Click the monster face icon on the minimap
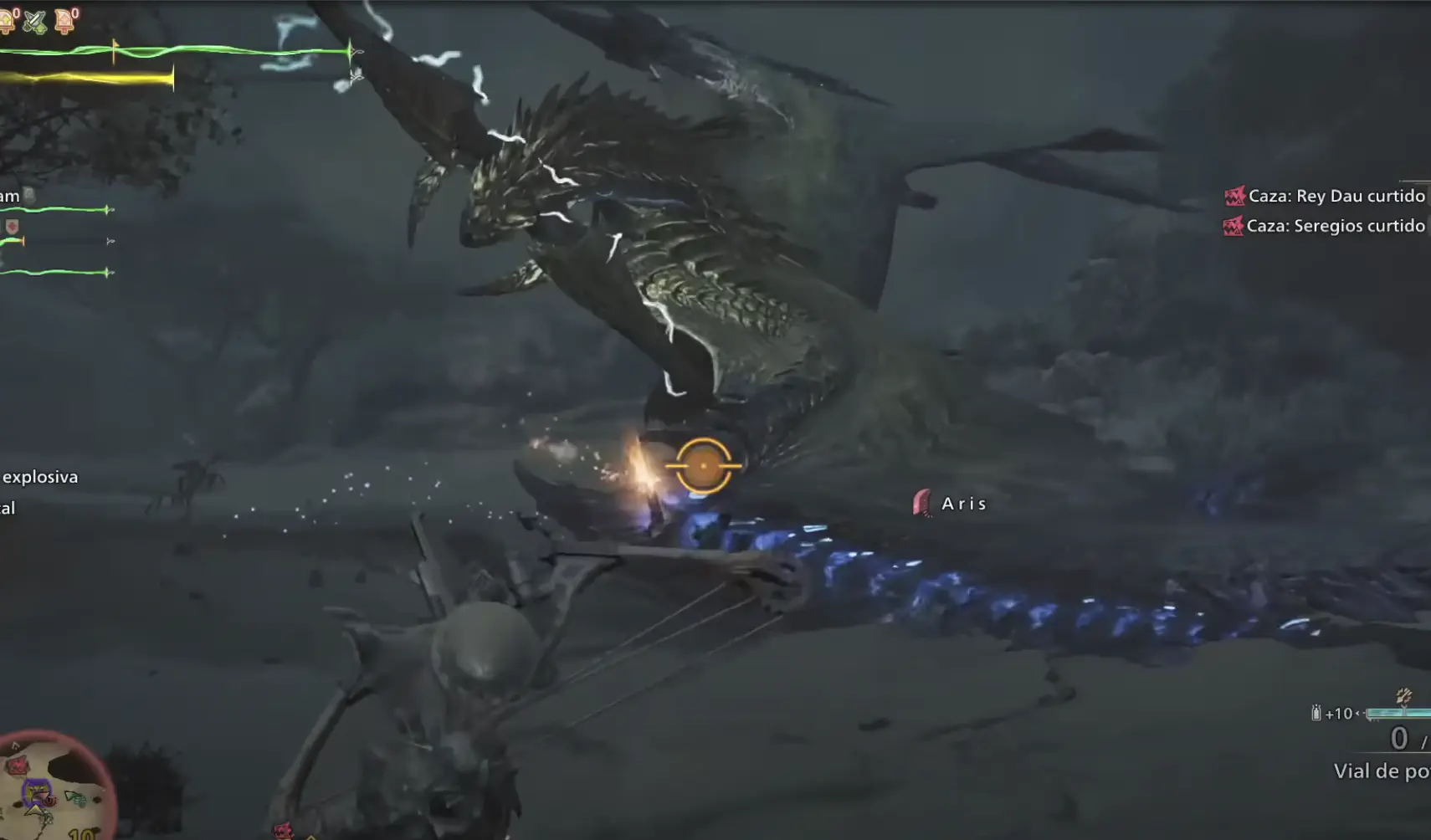Image resolution: width=1431 pixels, height=840 pixels. tap(18, 765)
